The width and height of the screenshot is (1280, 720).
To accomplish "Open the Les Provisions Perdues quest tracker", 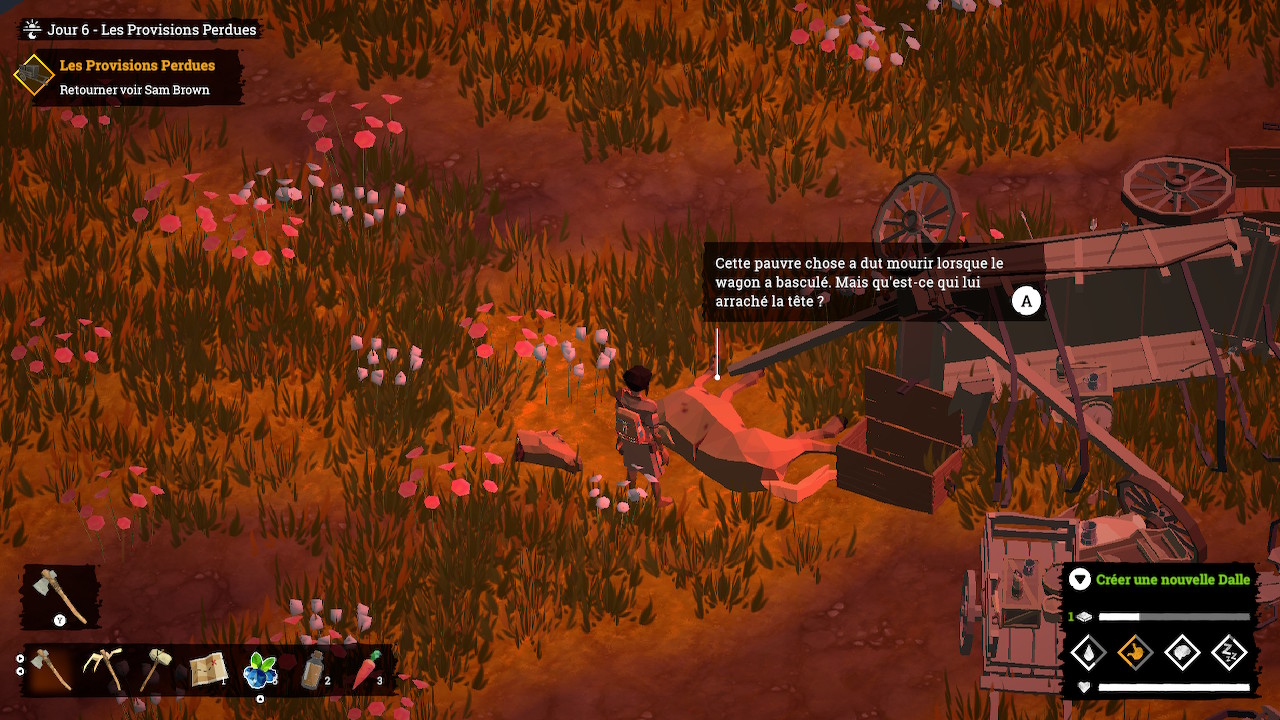I will coord(137,66).
